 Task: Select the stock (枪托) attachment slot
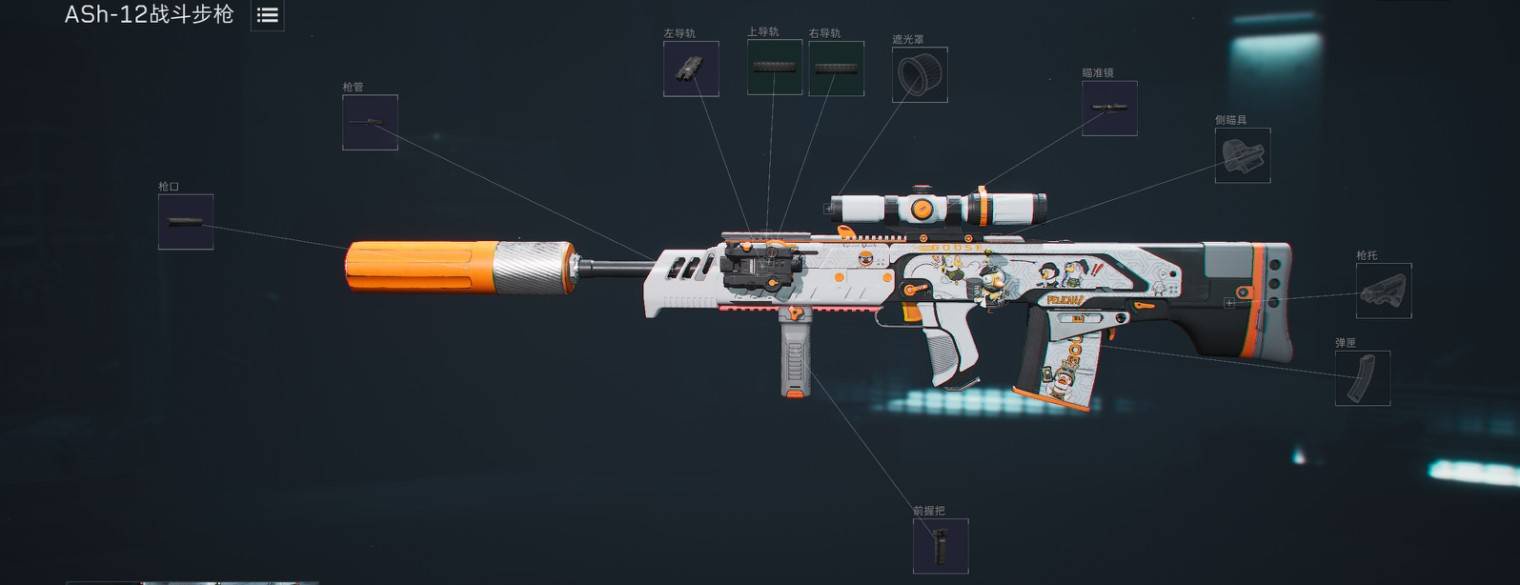click(x=1384, y=291)
